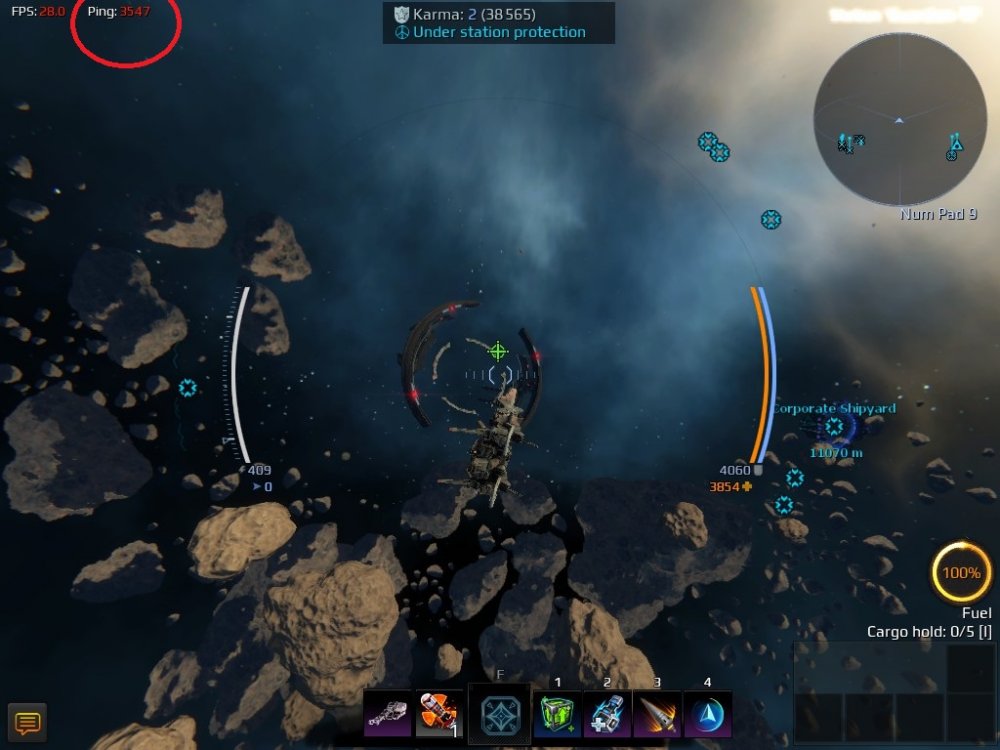Select the orange radioactive missile slot
Screen dimensions: 1000x750
point(438,714)
